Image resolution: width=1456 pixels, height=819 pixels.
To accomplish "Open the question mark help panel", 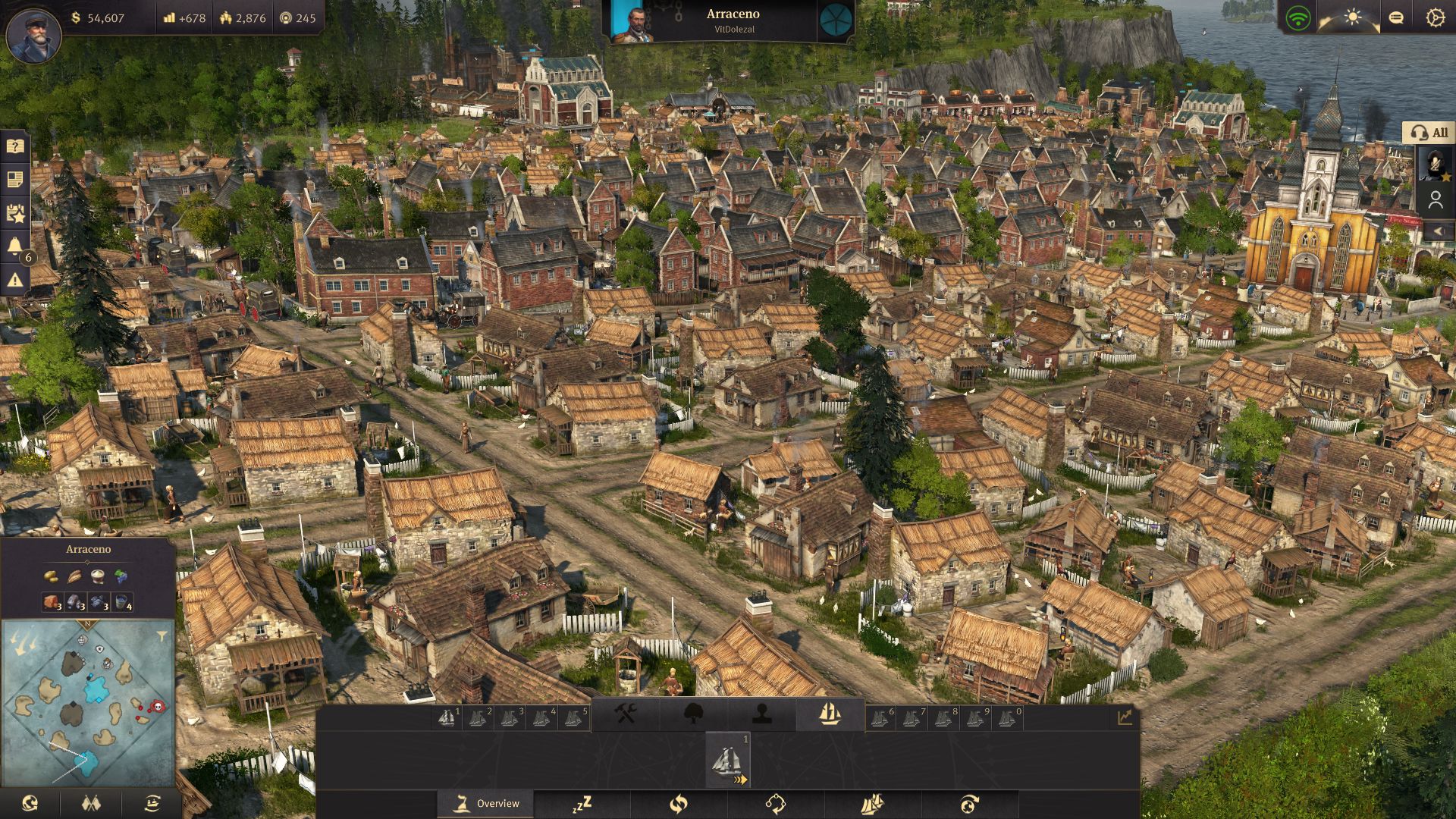I will 15,146.
